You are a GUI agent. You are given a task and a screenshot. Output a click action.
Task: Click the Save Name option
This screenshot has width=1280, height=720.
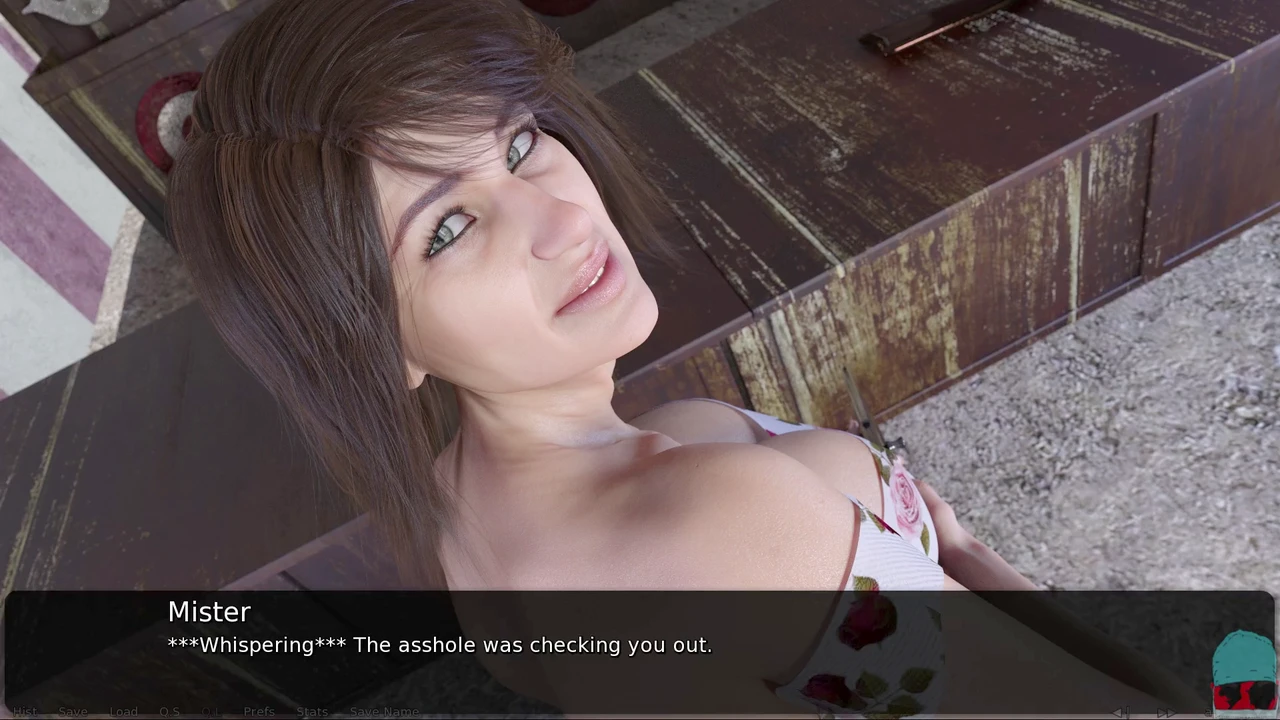tap(384, 712)
